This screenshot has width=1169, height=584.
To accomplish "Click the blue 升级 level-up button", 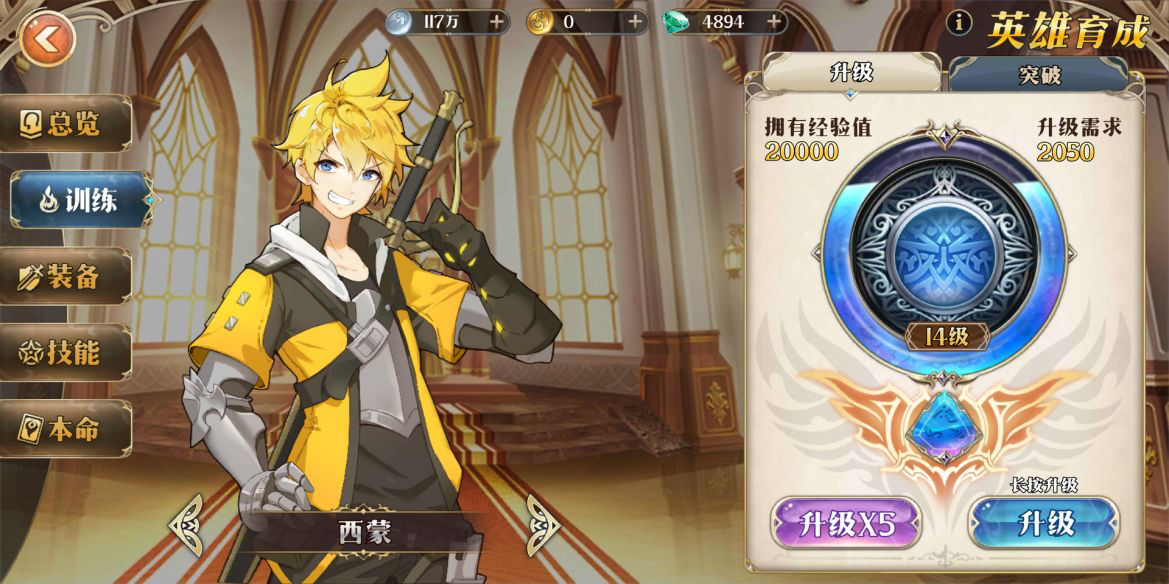I will [1044, 523].
